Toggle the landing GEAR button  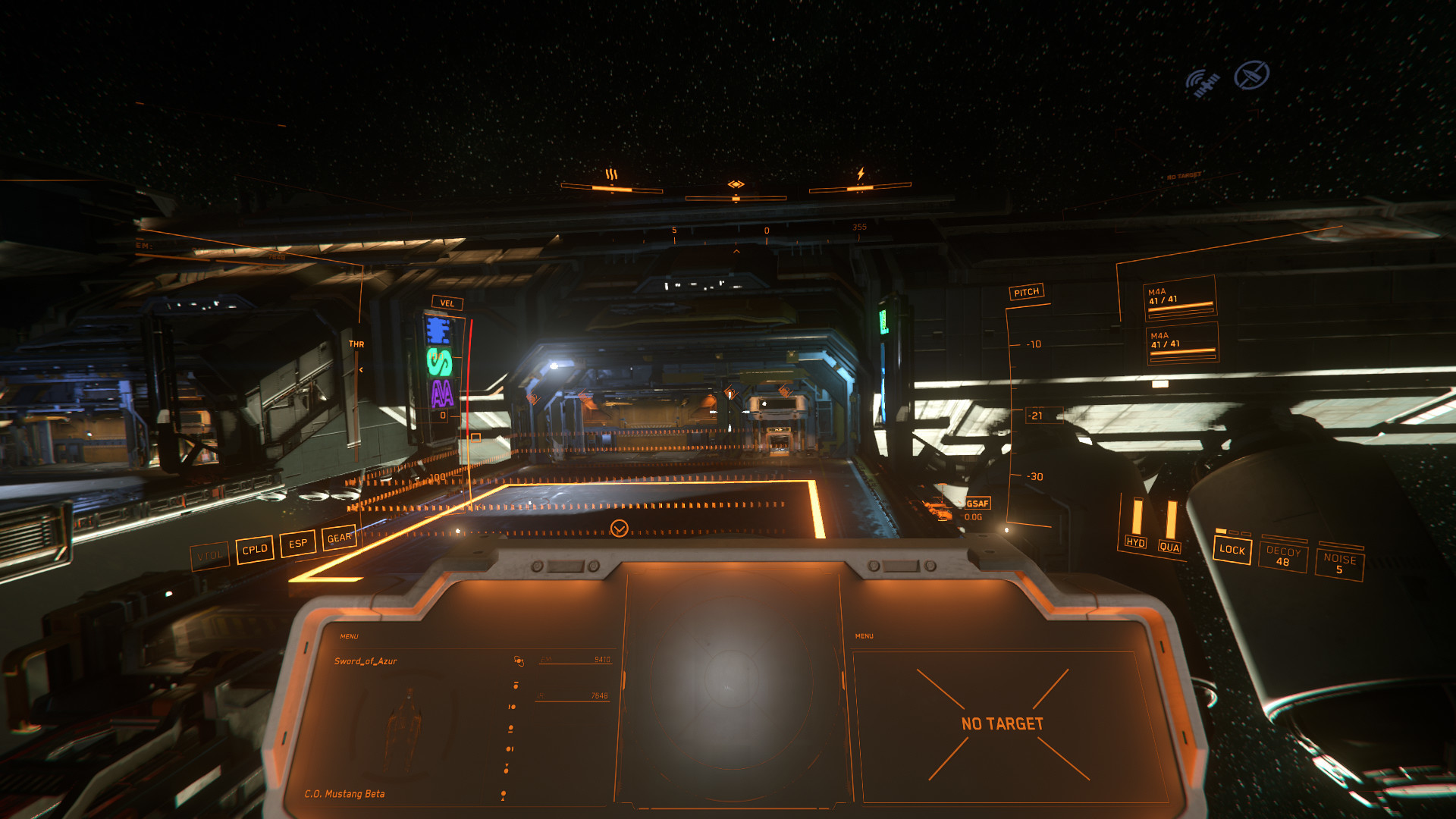tap(339, 538)
